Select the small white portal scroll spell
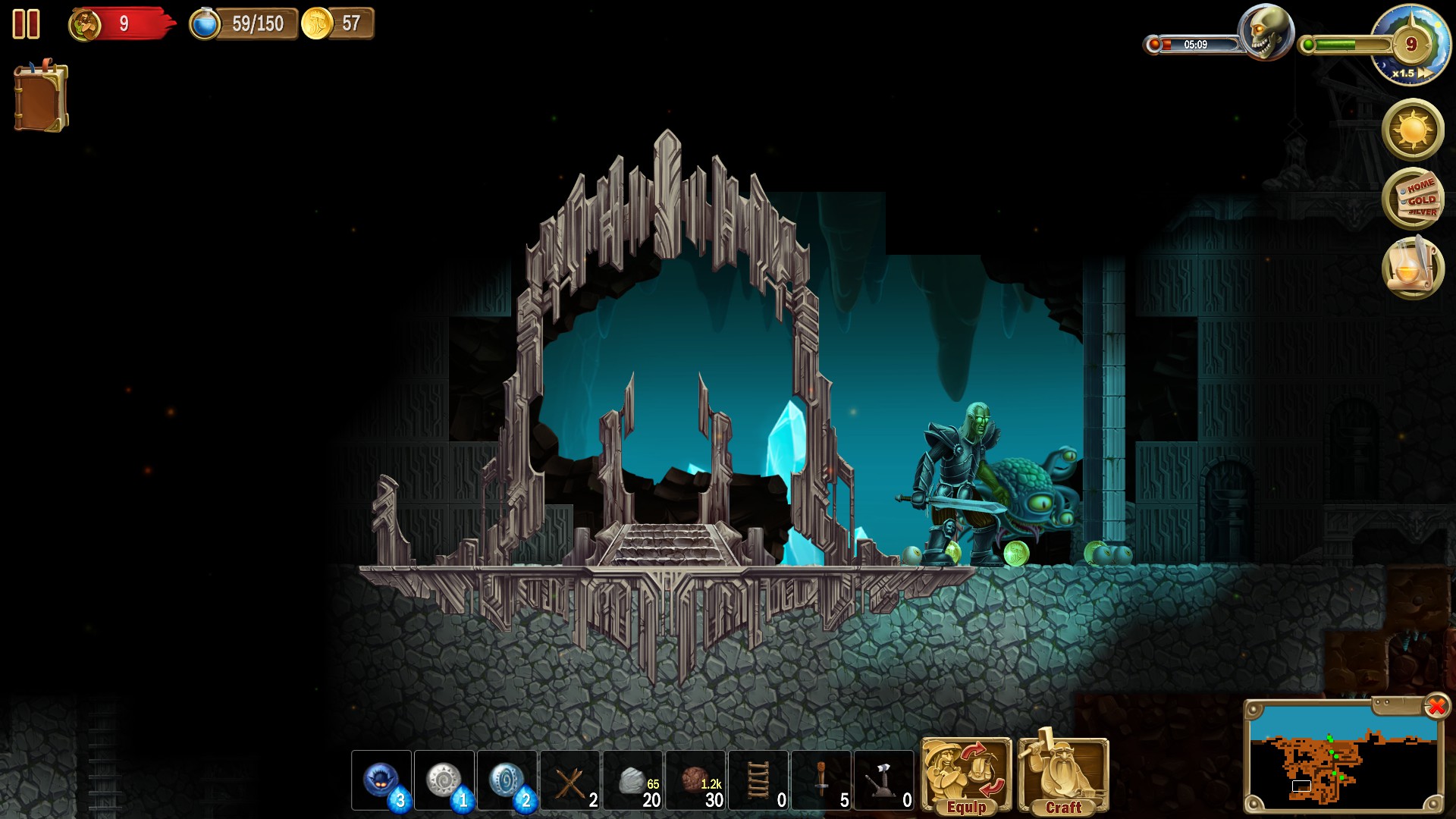Image resolution: width=1456 pixels, height=819 pixels. [446, 781]
